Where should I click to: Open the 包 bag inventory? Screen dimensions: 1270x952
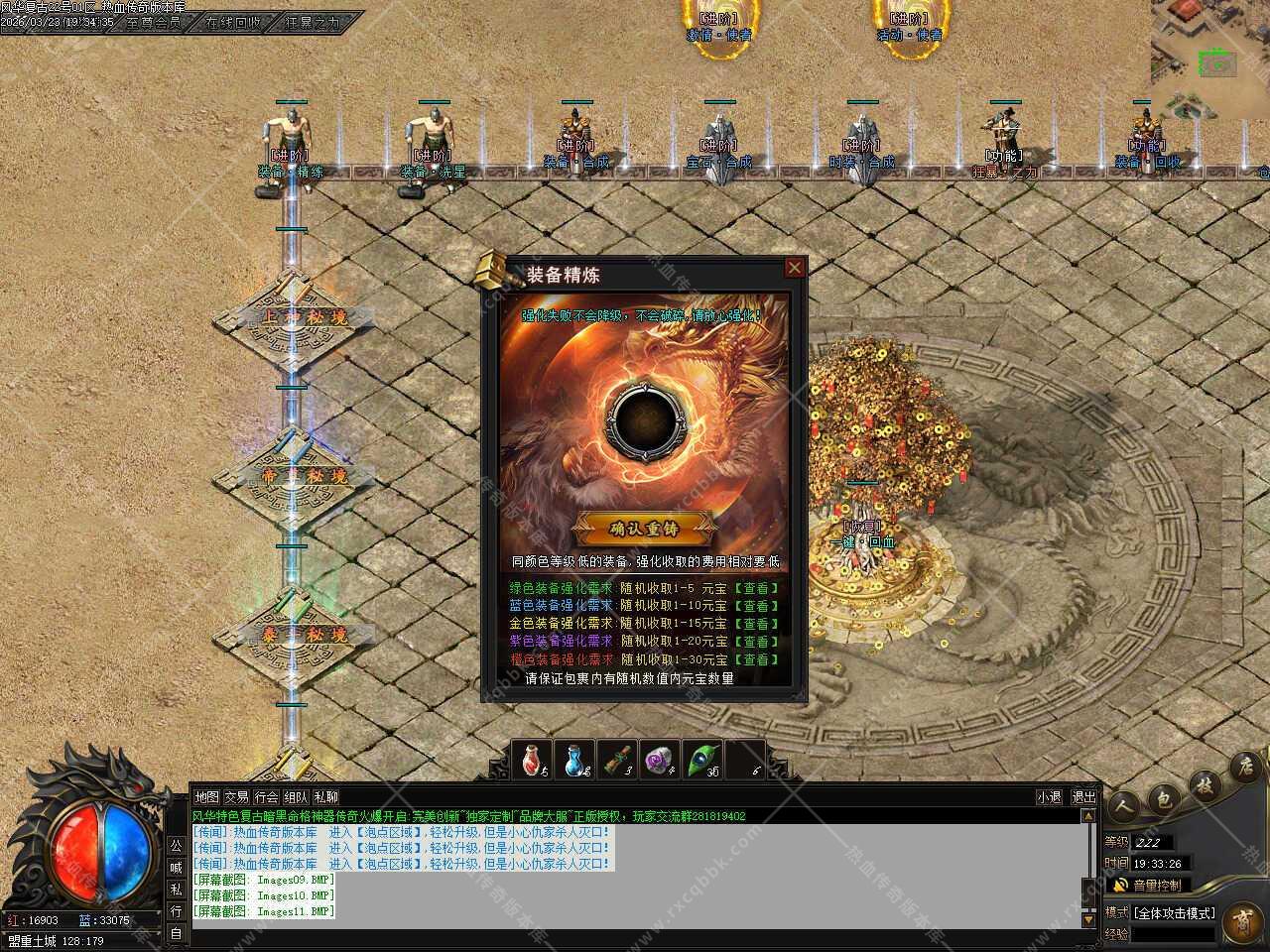click(1164, 797)
